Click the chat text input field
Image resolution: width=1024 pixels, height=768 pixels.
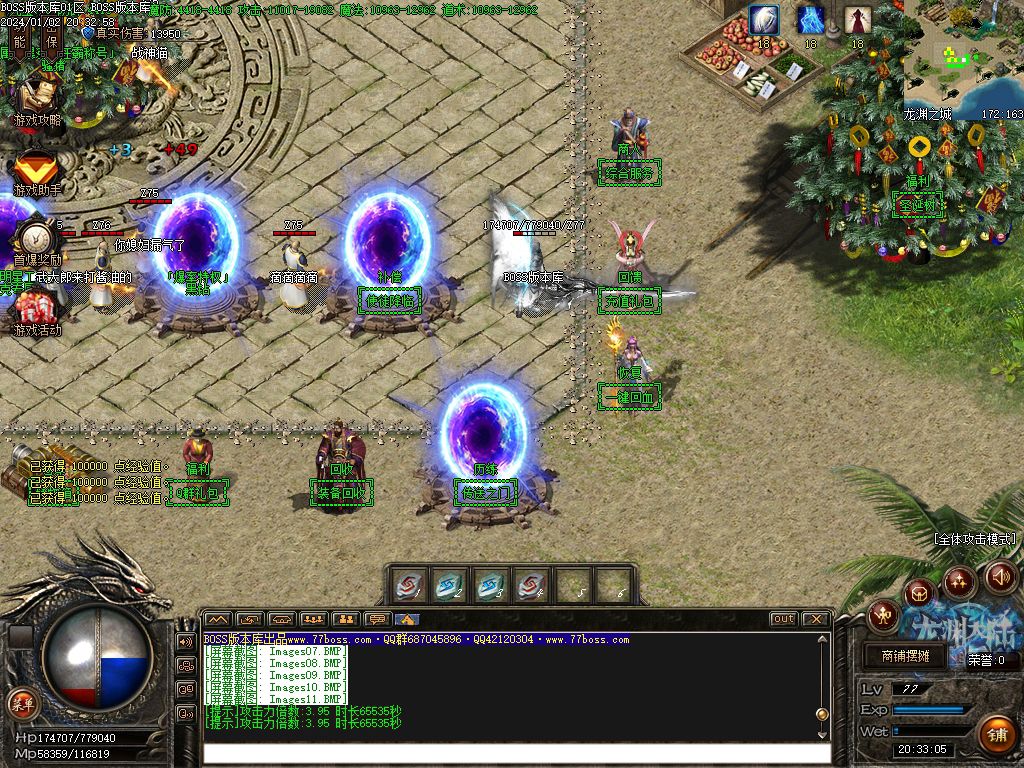[516, 751]
